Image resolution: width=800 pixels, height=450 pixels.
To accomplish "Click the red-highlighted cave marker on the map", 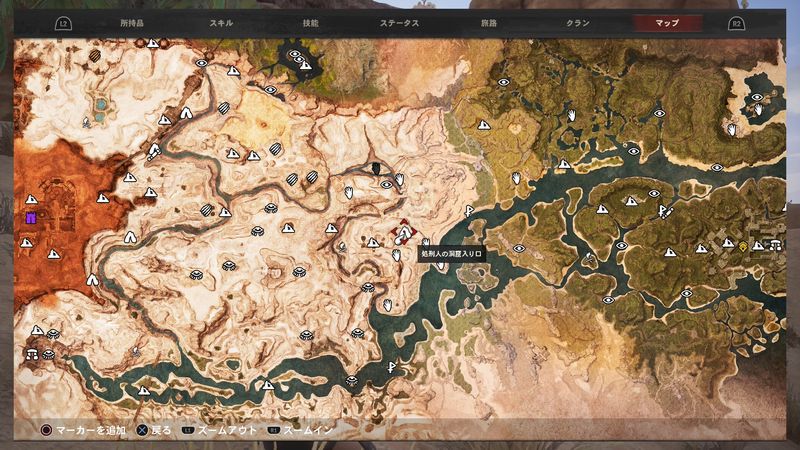I will tap(403, 233).
